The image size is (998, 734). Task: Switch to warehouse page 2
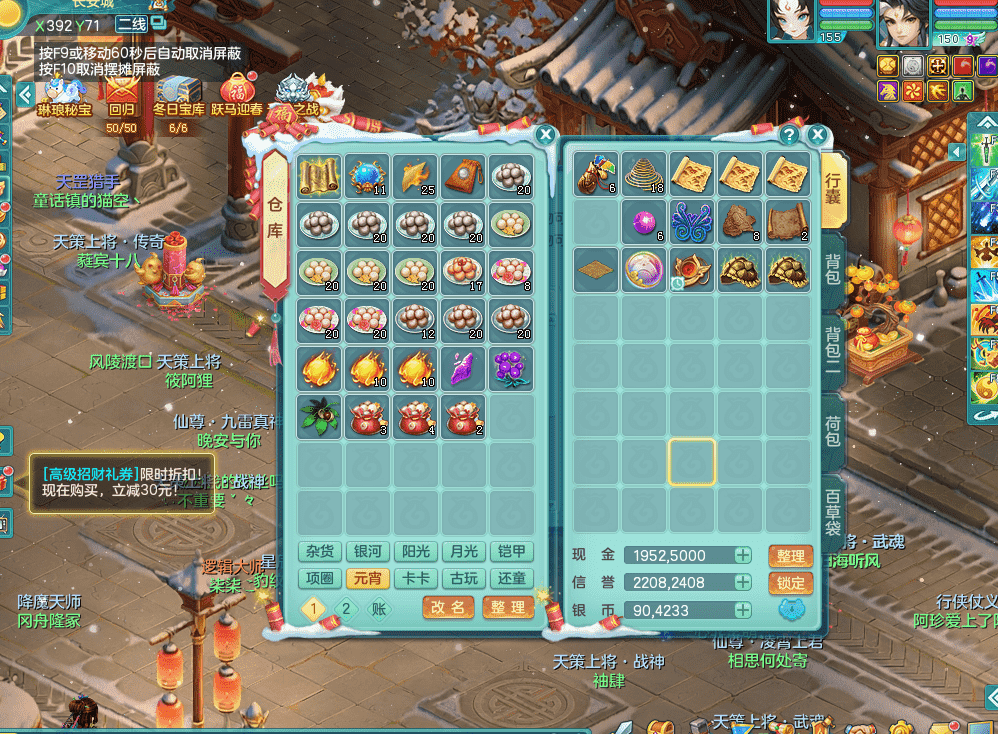coord(345,608)
